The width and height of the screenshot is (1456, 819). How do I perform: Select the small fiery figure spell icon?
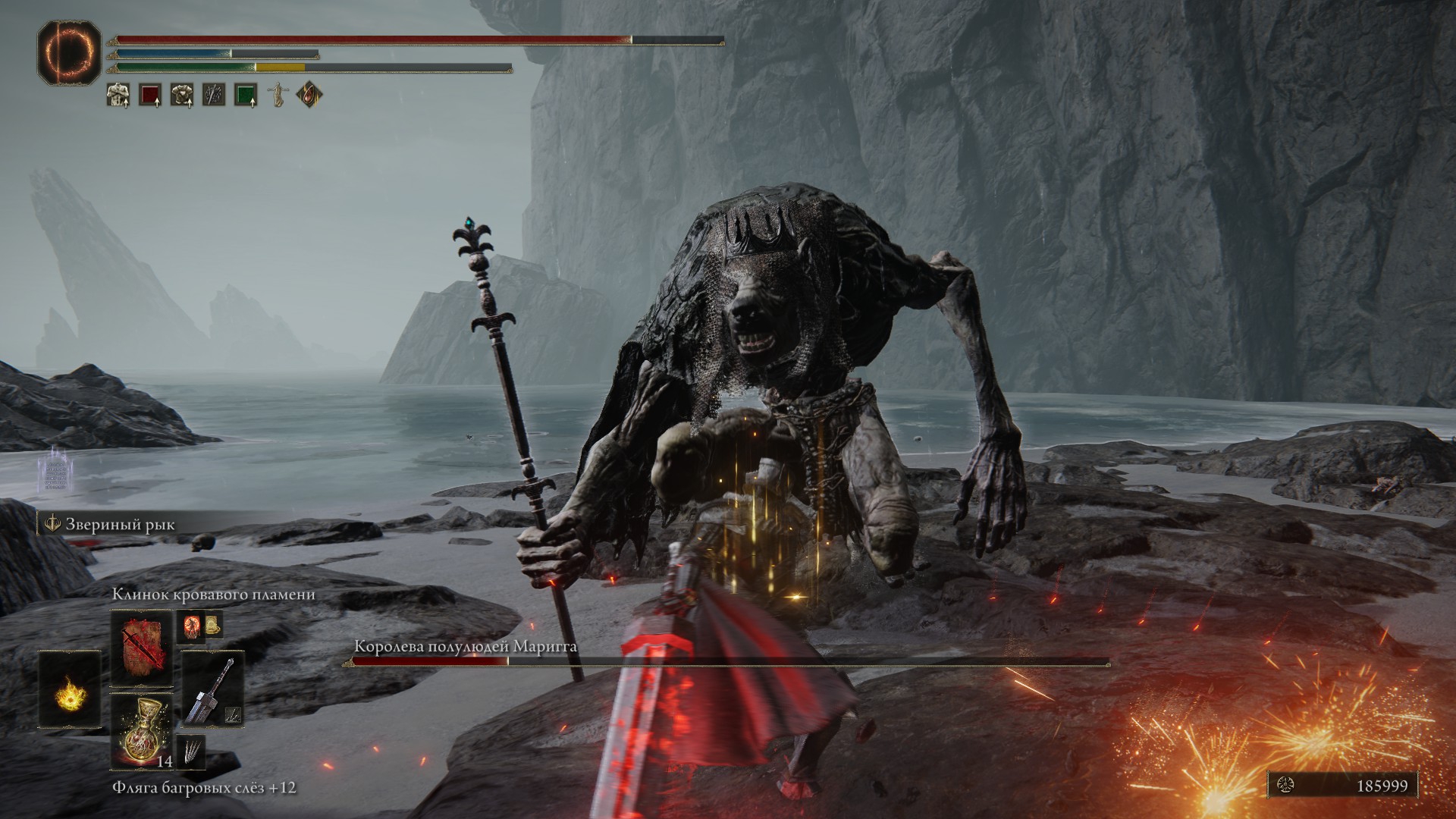(191, 626)
